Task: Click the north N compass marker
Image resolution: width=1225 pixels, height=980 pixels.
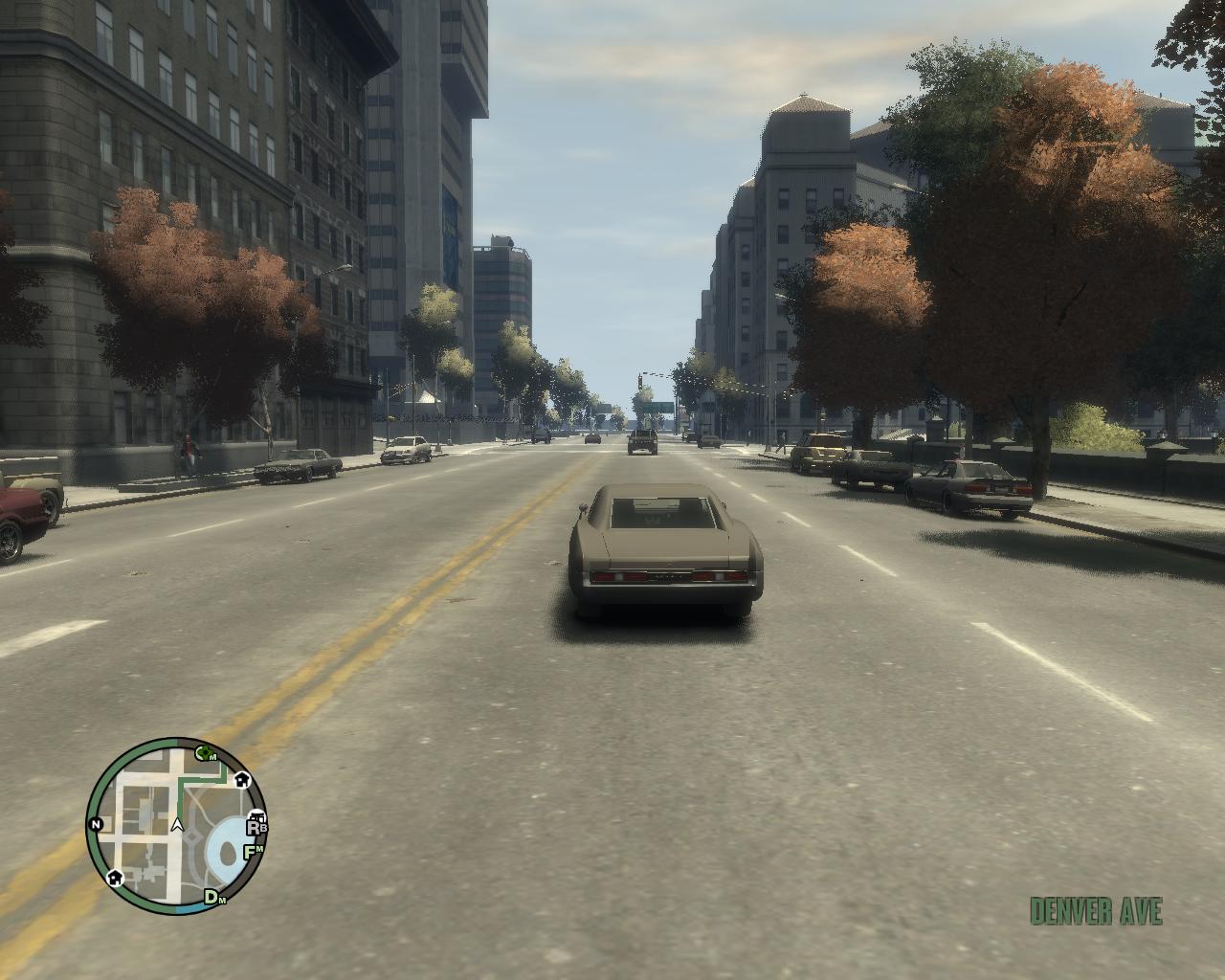Action: [x=96, y=824]
